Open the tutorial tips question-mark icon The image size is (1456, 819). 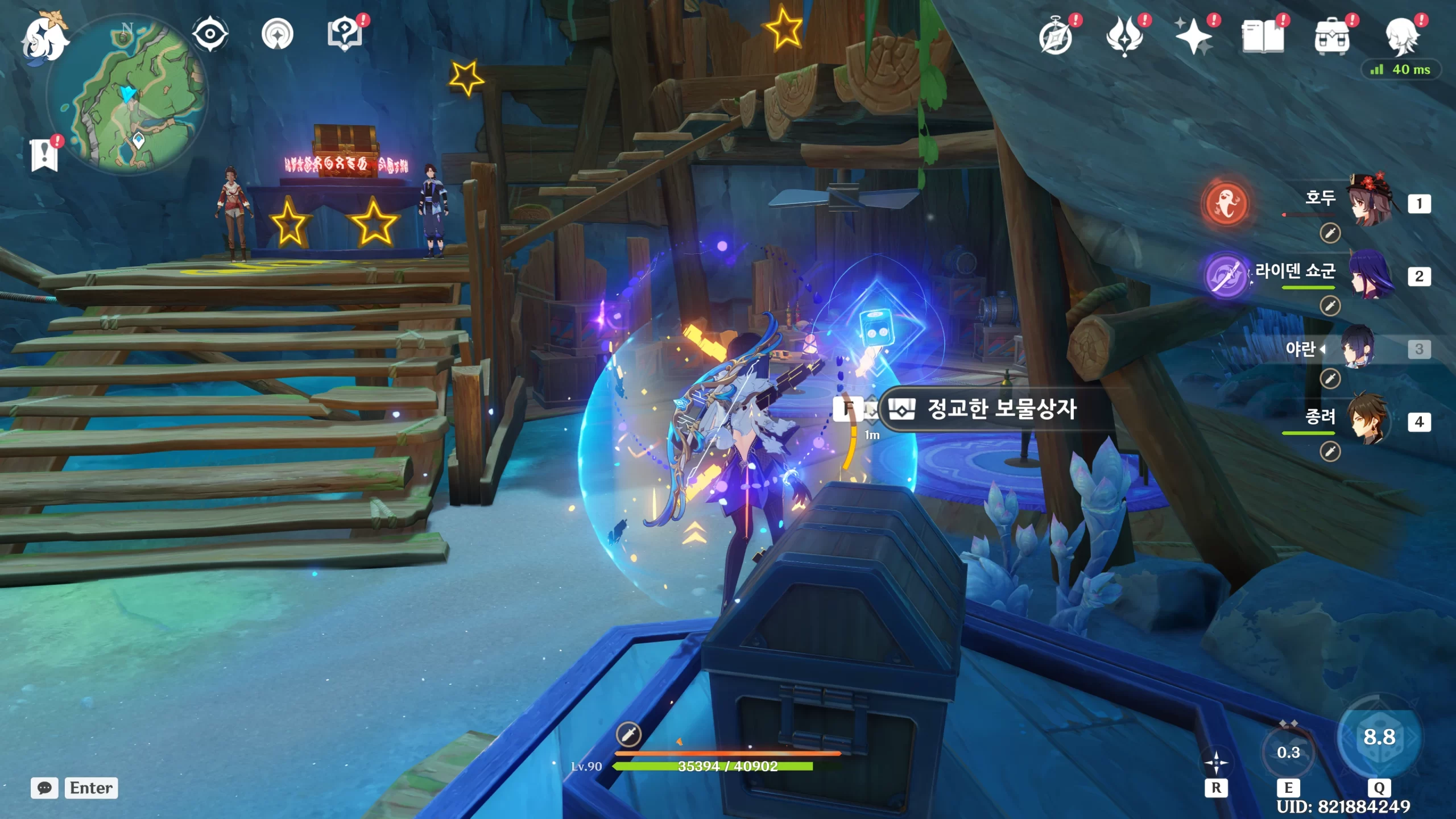click(345, 34)
